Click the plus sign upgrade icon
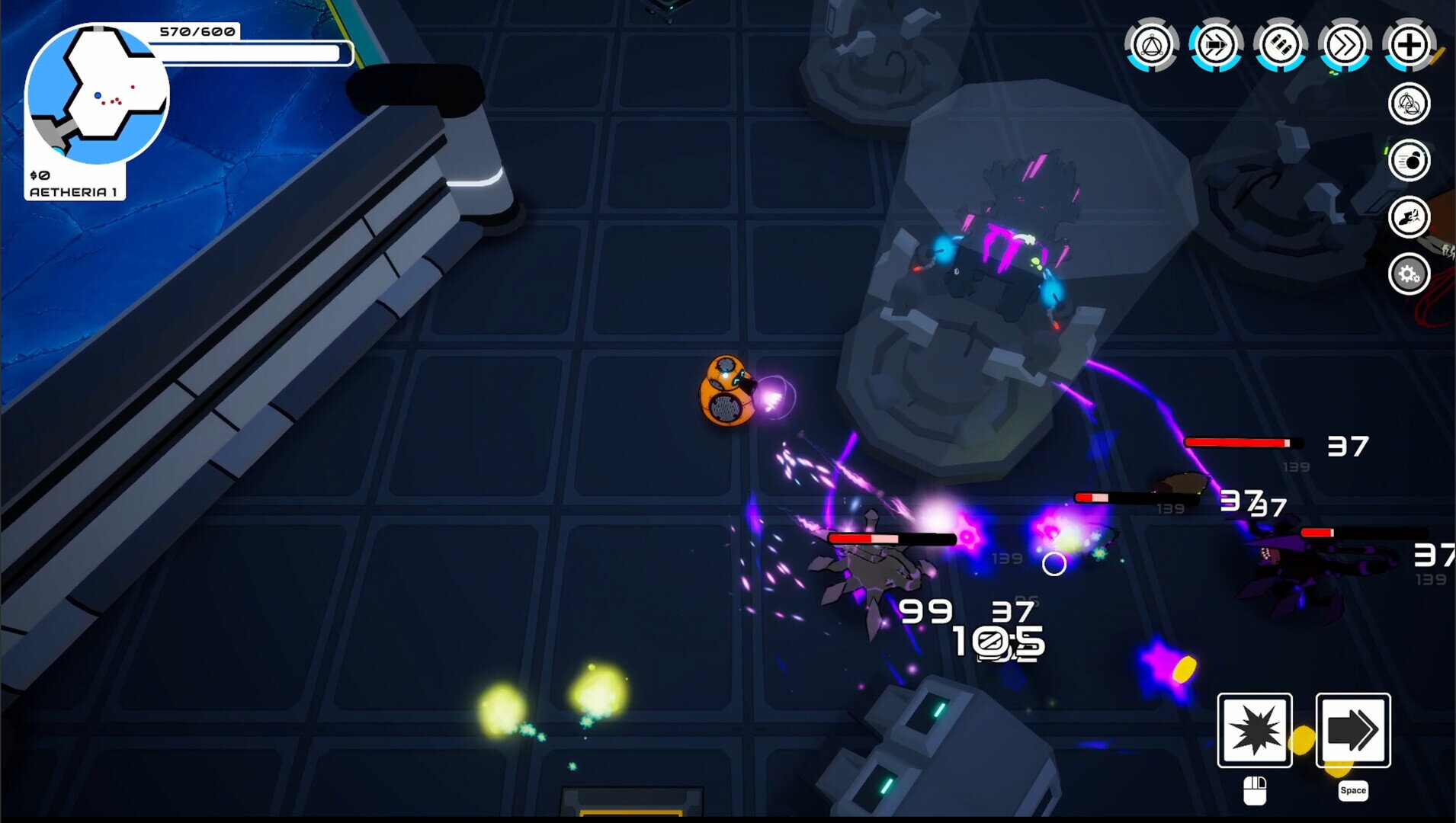The width and height of the screenshot is (1456, 823). click(1409, 45)
